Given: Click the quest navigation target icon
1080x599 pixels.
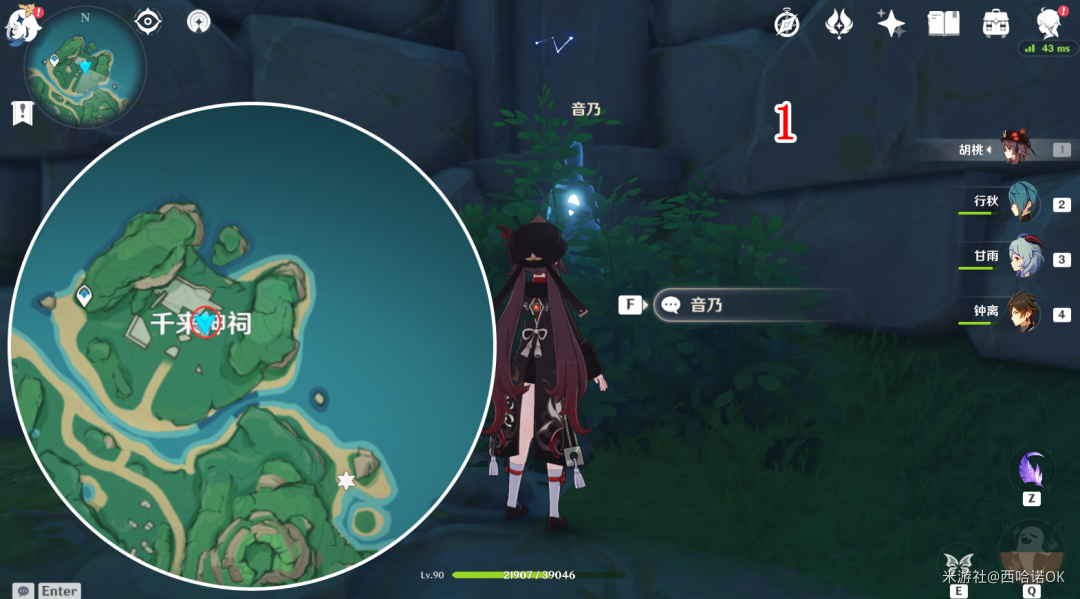Looking at the screenshot, I should click(148, 21).
